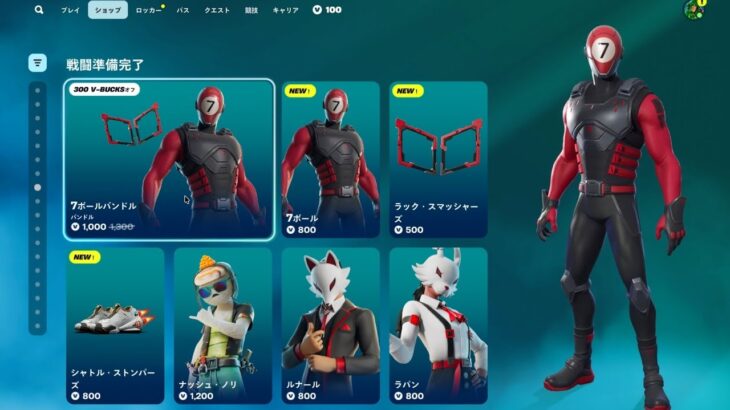Open the ルナール fox mask outfit tile
730x410 pixels.
[330, 325]
